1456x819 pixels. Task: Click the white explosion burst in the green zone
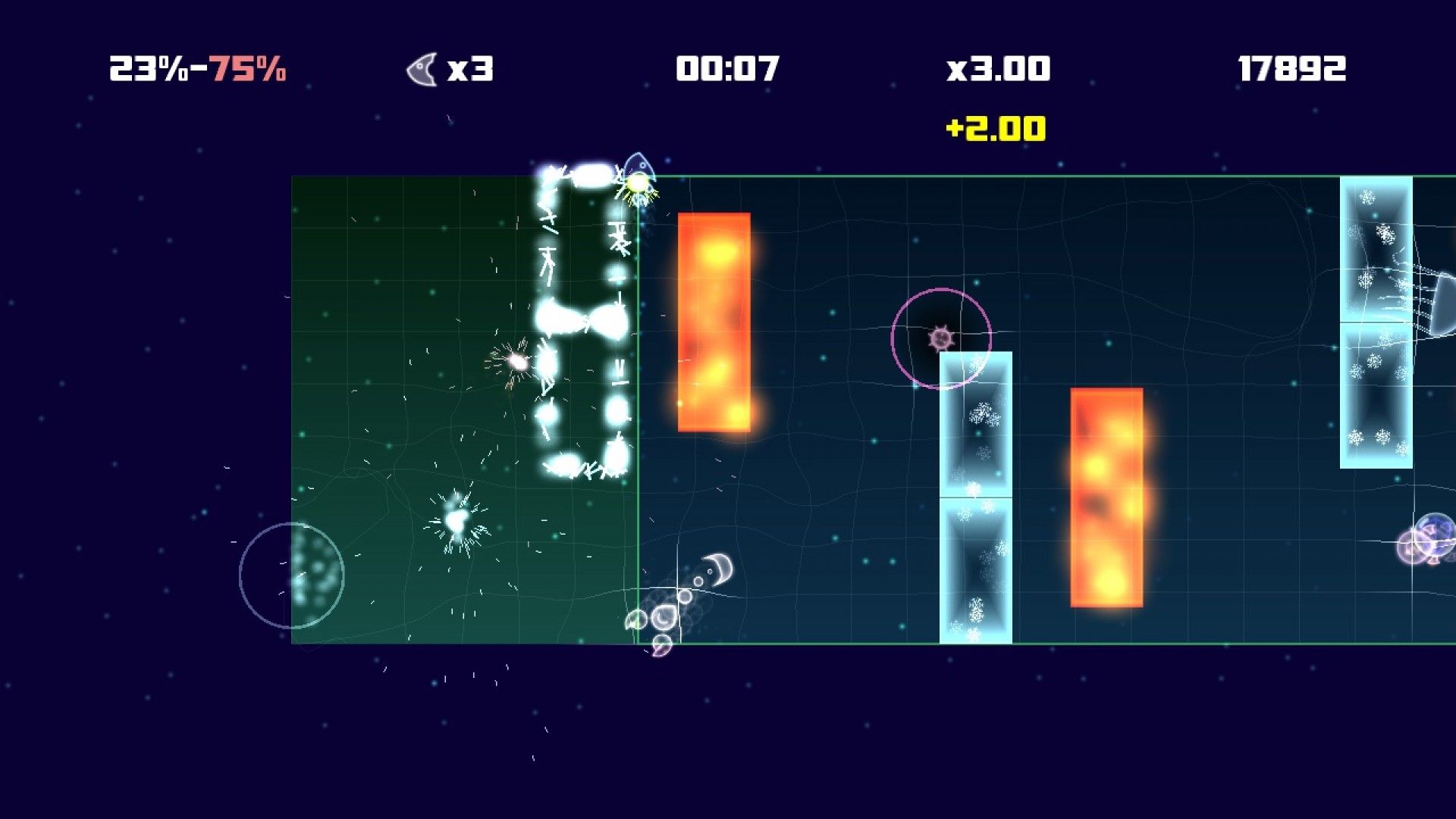coord(455,523)
